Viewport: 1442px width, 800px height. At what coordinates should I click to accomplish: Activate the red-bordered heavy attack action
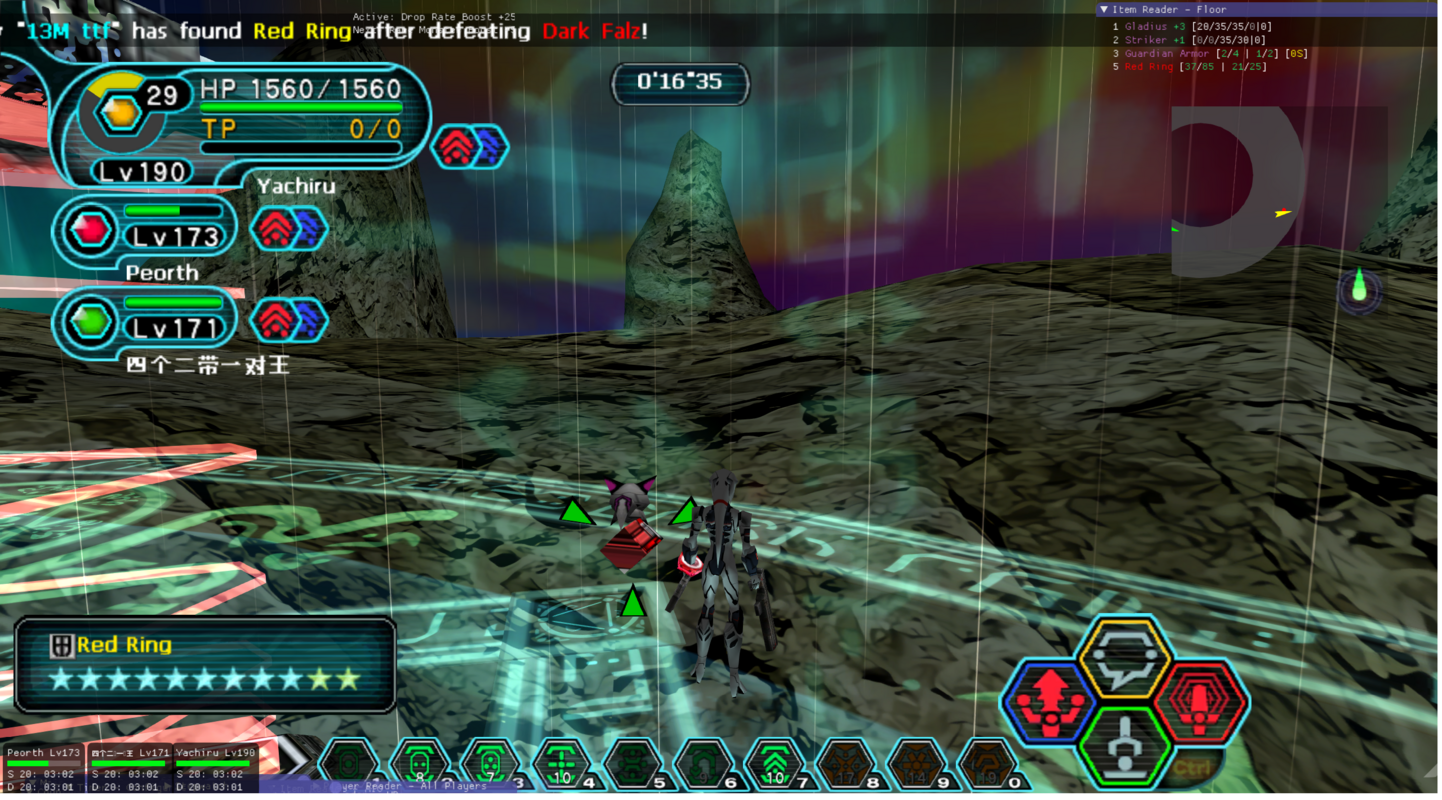(x=1200, y=702)
